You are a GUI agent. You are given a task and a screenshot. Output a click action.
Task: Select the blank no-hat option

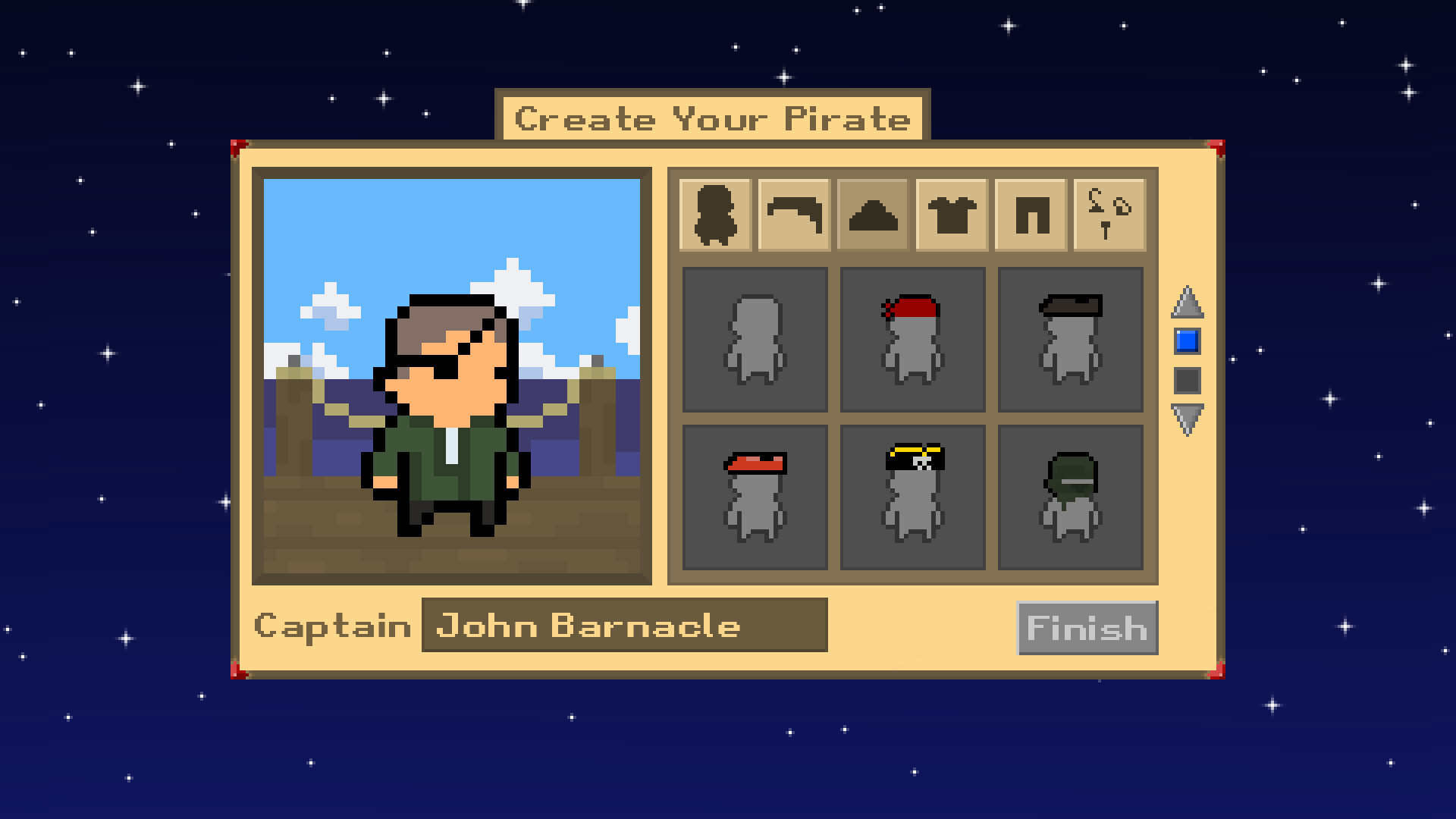point(755,339)
